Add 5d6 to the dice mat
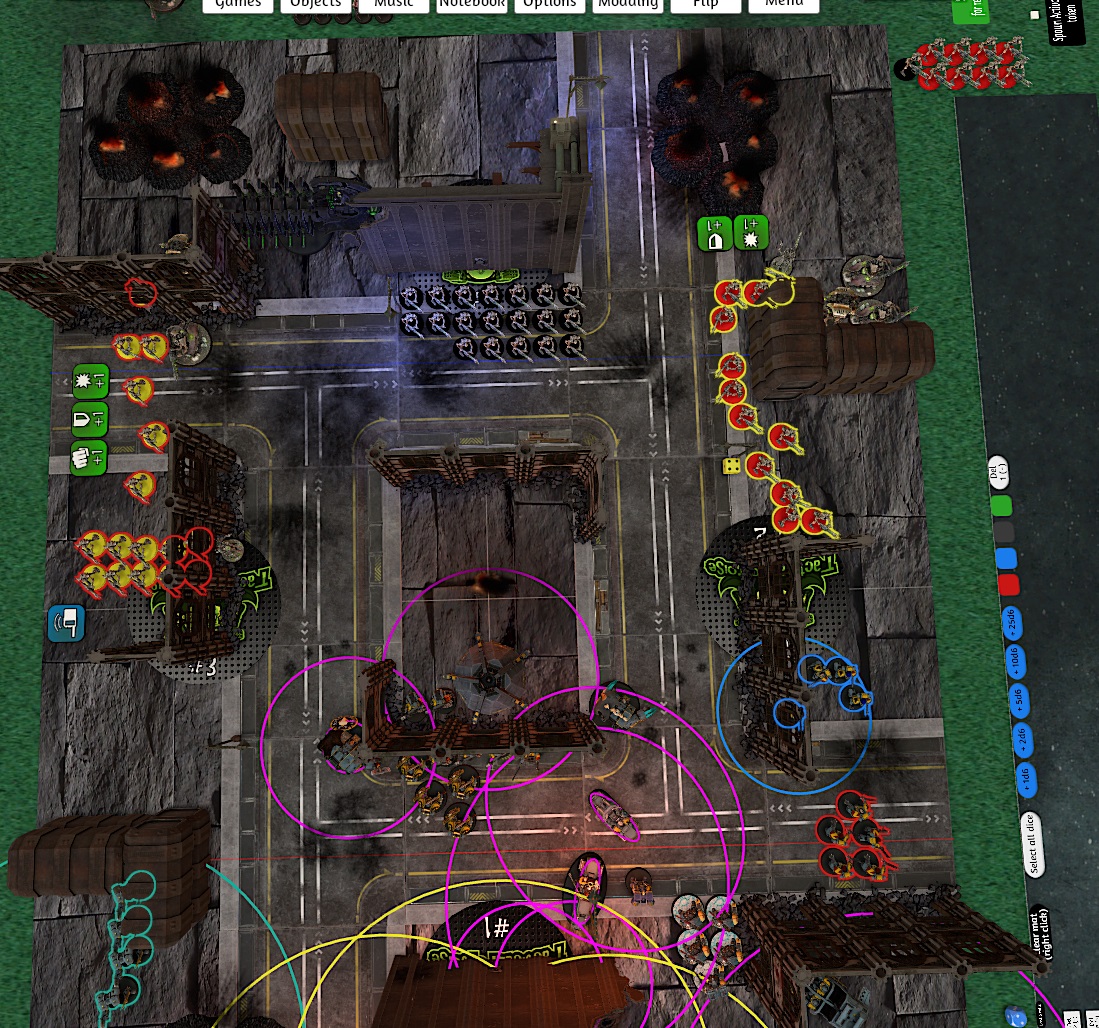The width and height of the screenshot is (1099, 1028). click(x=1018, y=699)
